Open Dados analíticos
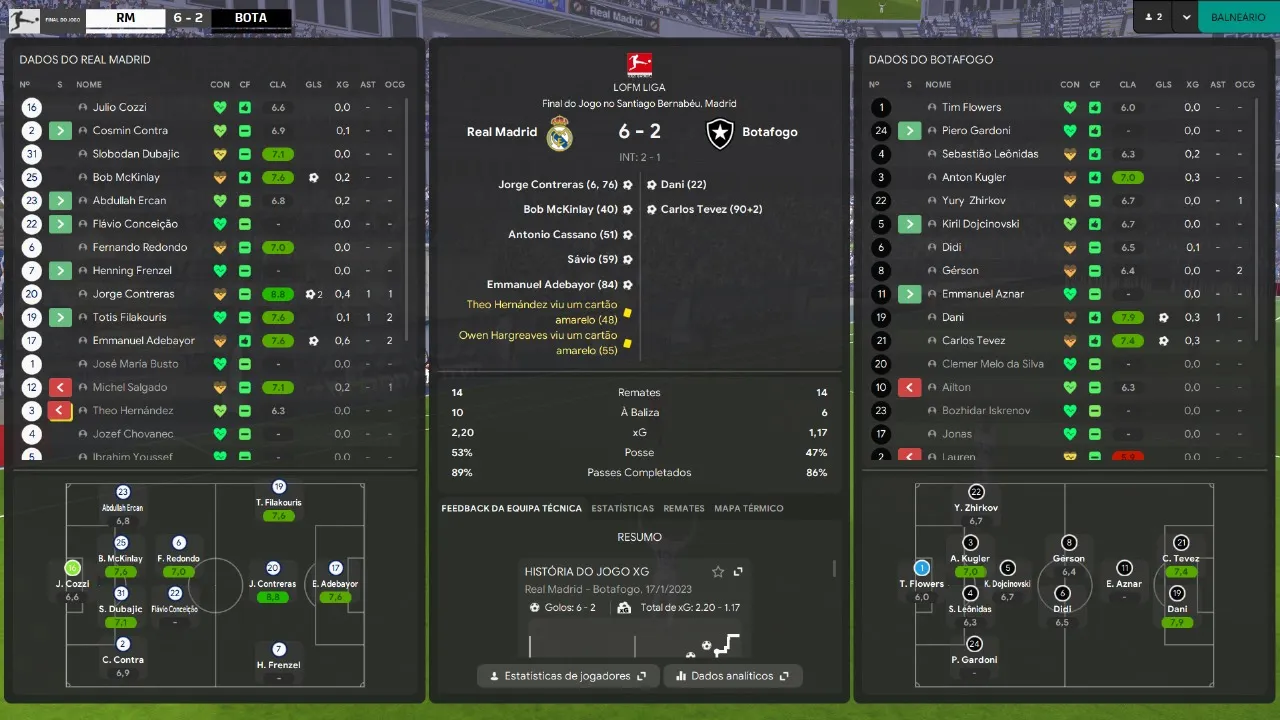The height and width of the screenshot is (720, 1280). click(732, 676)
